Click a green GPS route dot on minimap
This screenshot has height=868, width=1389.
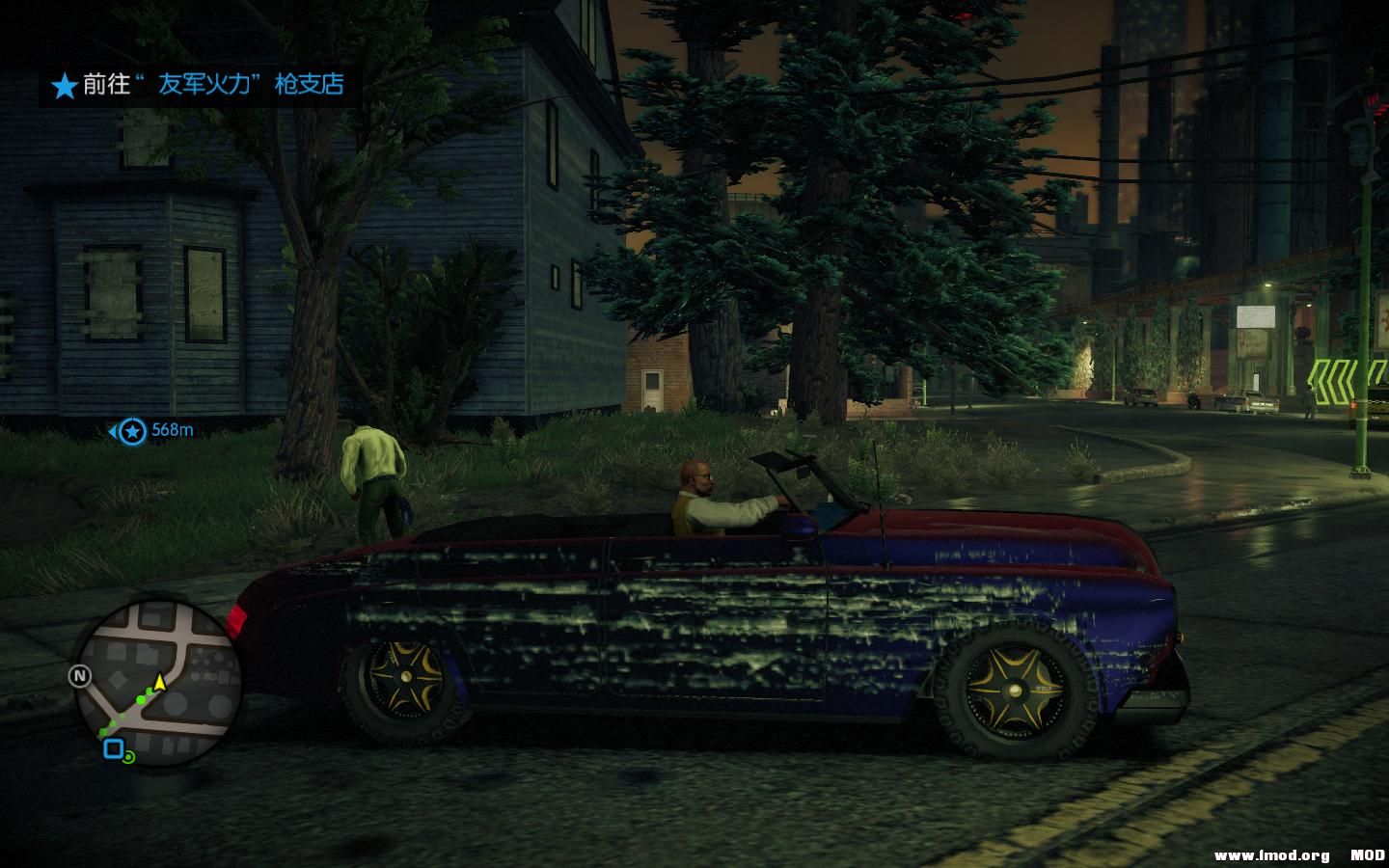click(141, 700)
